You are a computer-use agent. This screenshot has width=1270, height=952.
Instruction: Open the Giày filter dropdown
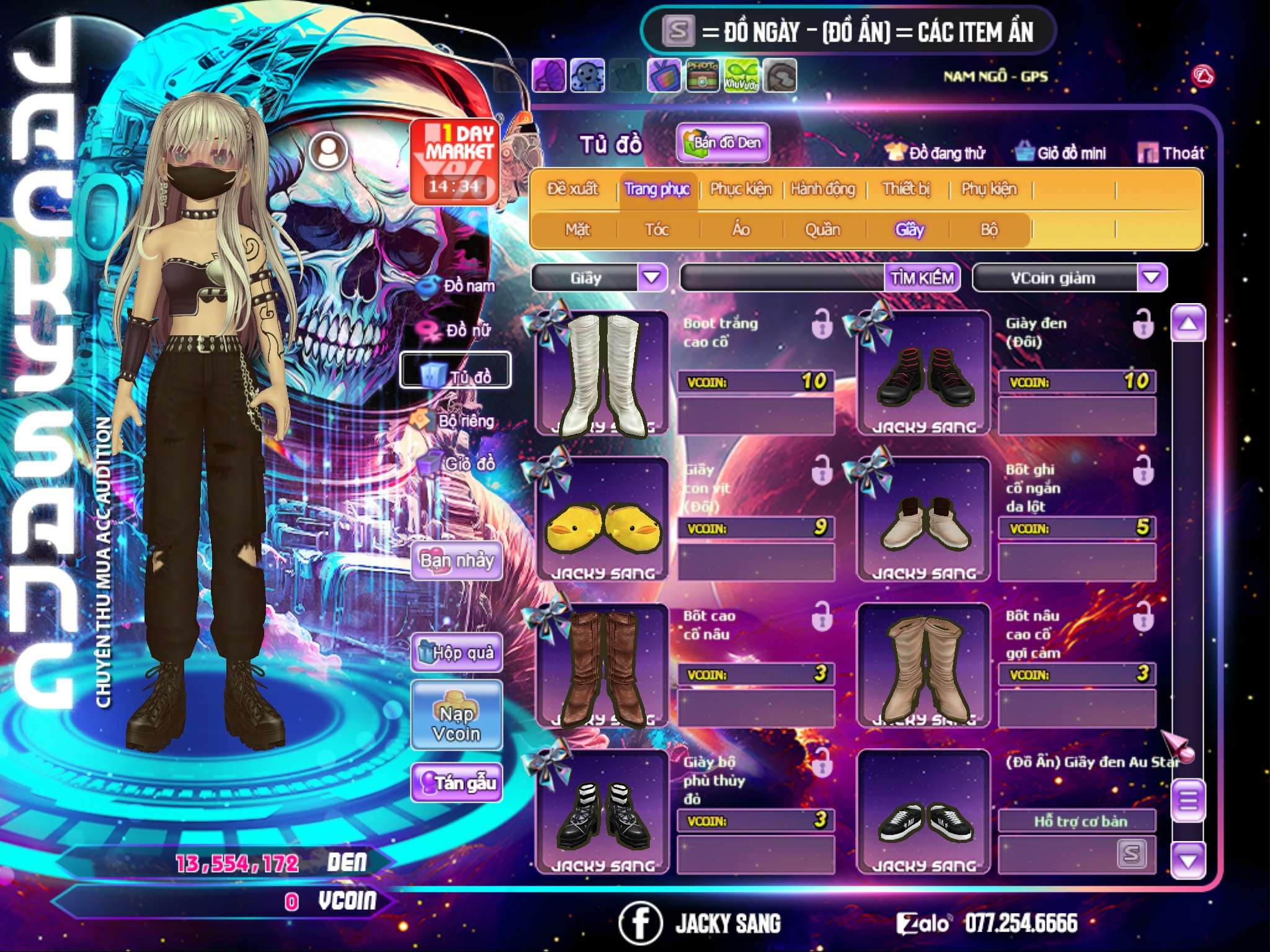[652, 277]
